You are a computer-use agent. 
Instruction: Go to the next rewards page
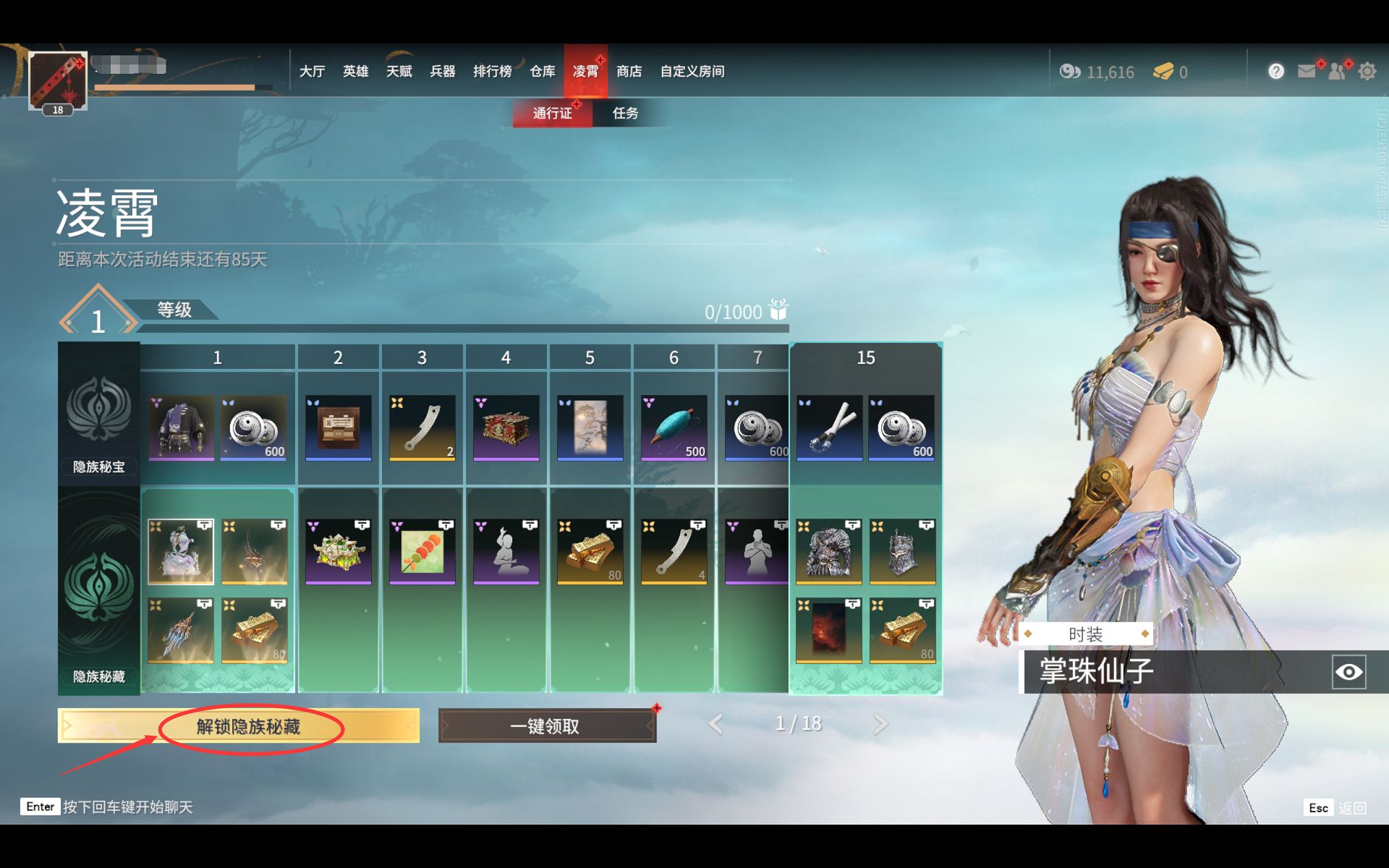click(880, 724)
